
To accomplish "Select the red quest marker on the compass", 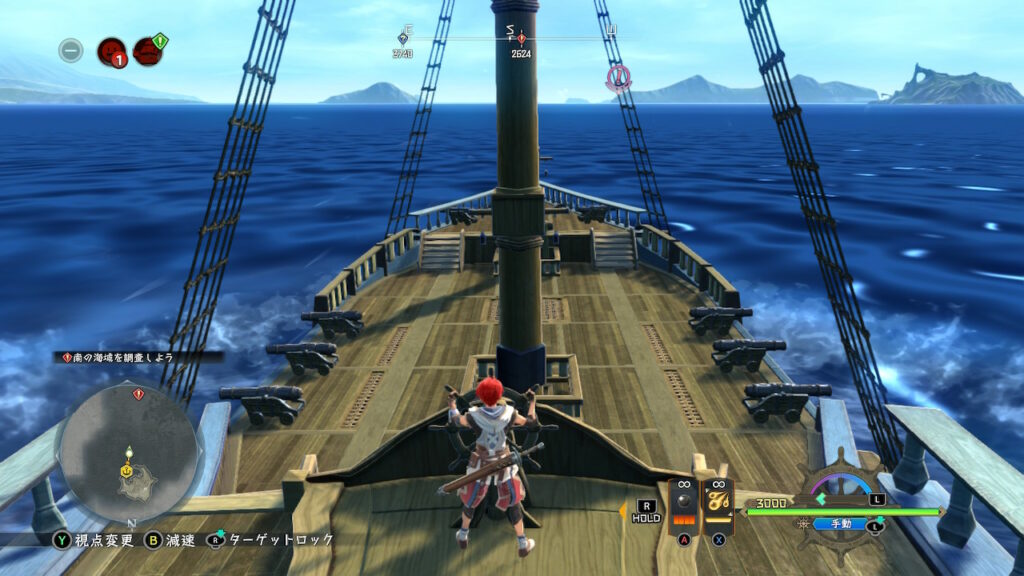I will (521, 39).
